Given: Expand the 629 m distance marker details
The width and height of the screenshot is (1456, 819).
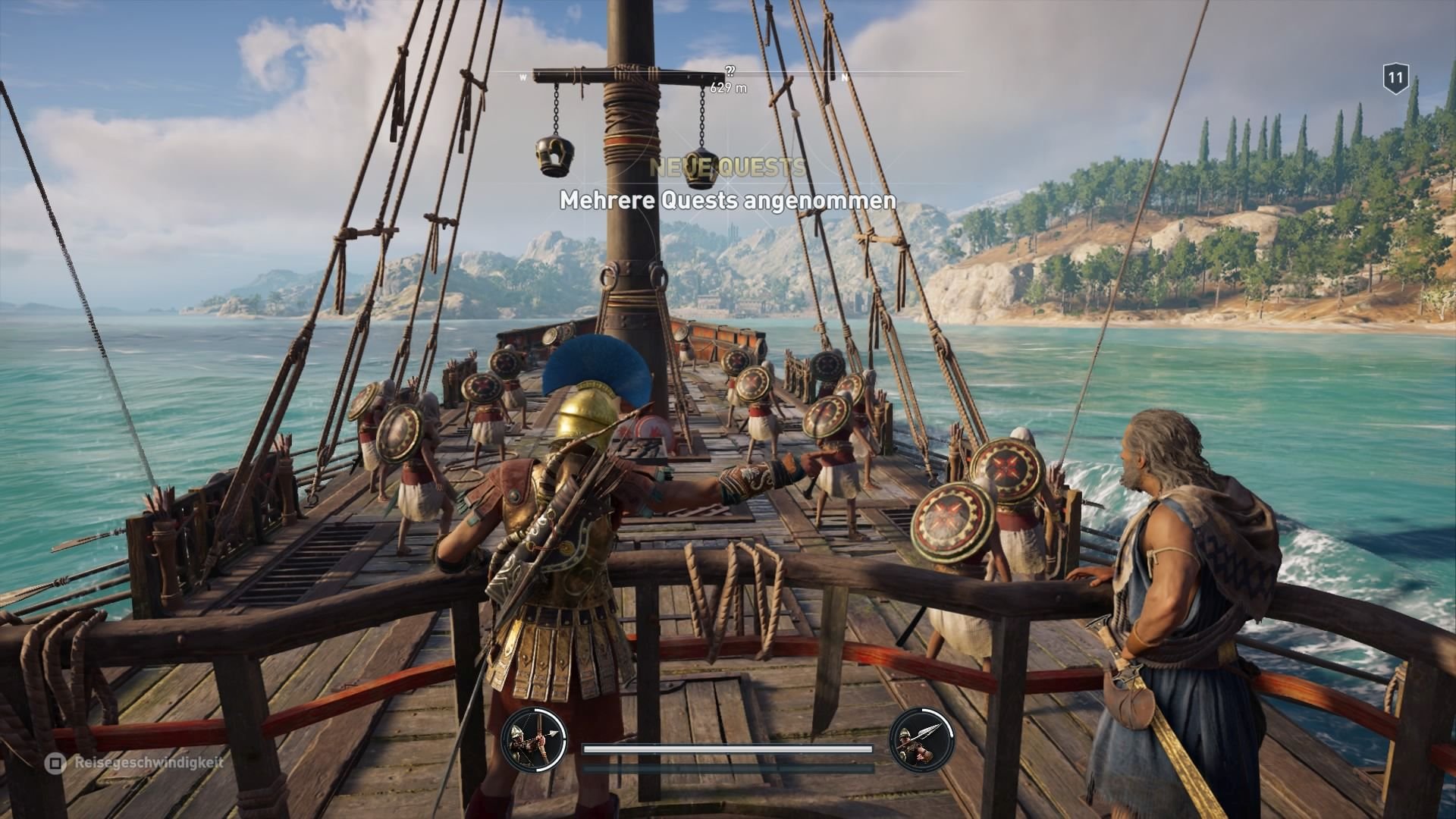Looking at the screenshot, I should (727, 87).
